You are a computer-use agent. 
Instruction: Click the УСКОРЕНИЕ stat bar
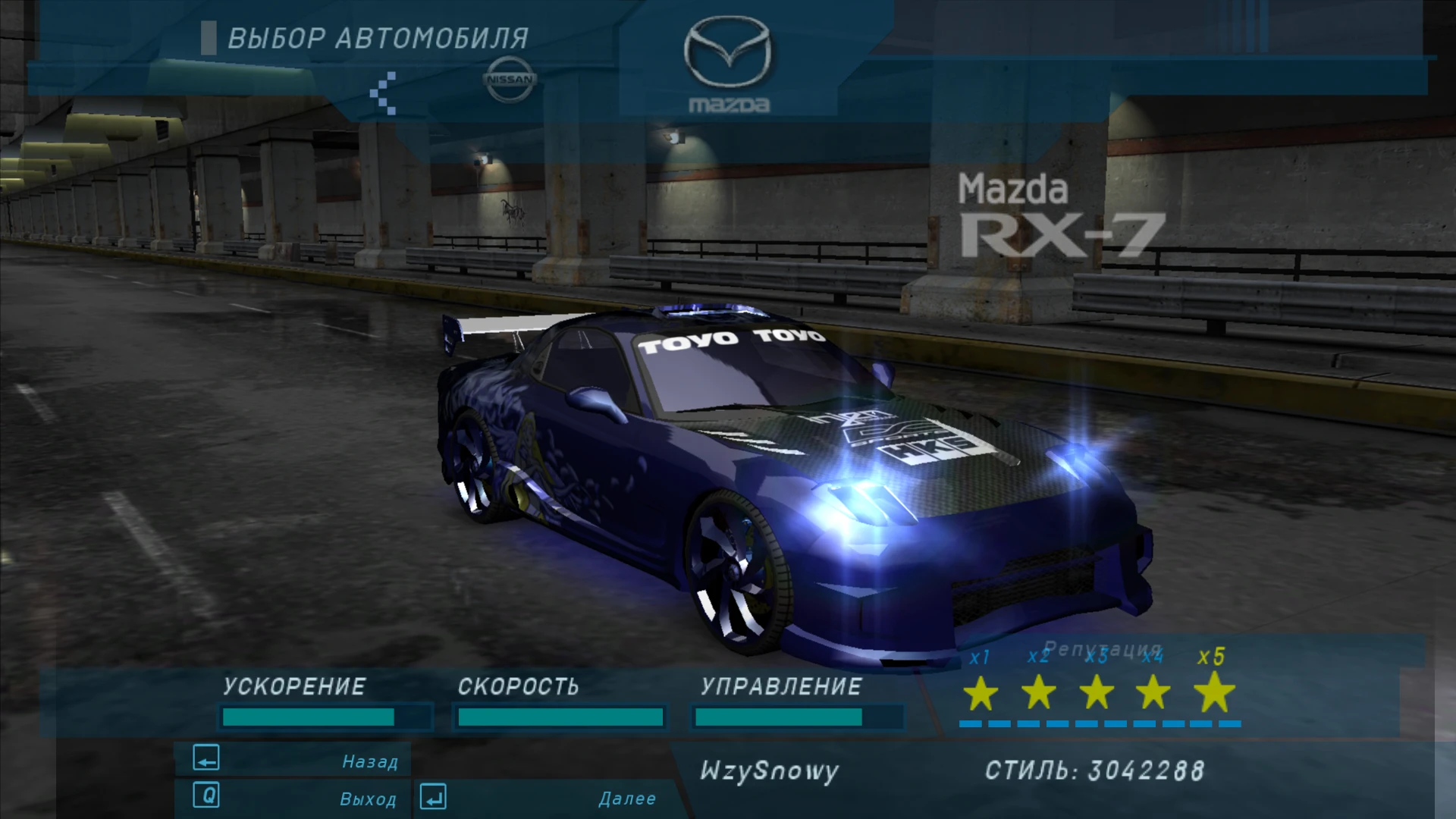326,715
